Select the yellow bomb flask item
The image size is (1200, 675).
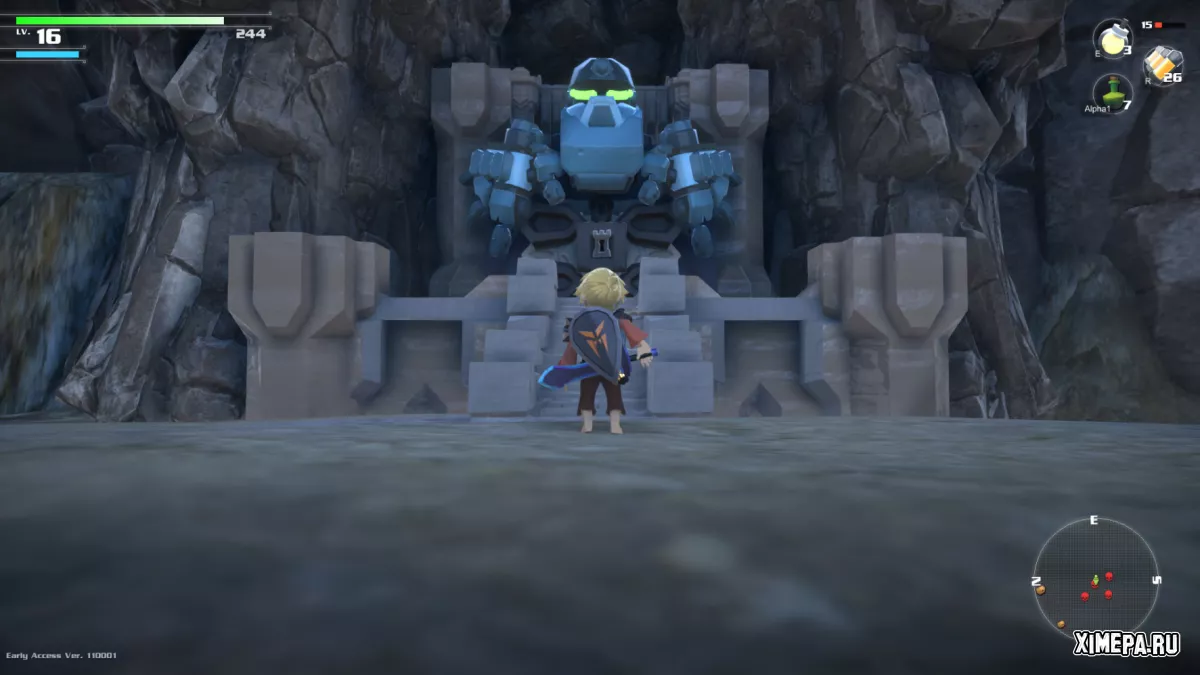coord(1112,39)
